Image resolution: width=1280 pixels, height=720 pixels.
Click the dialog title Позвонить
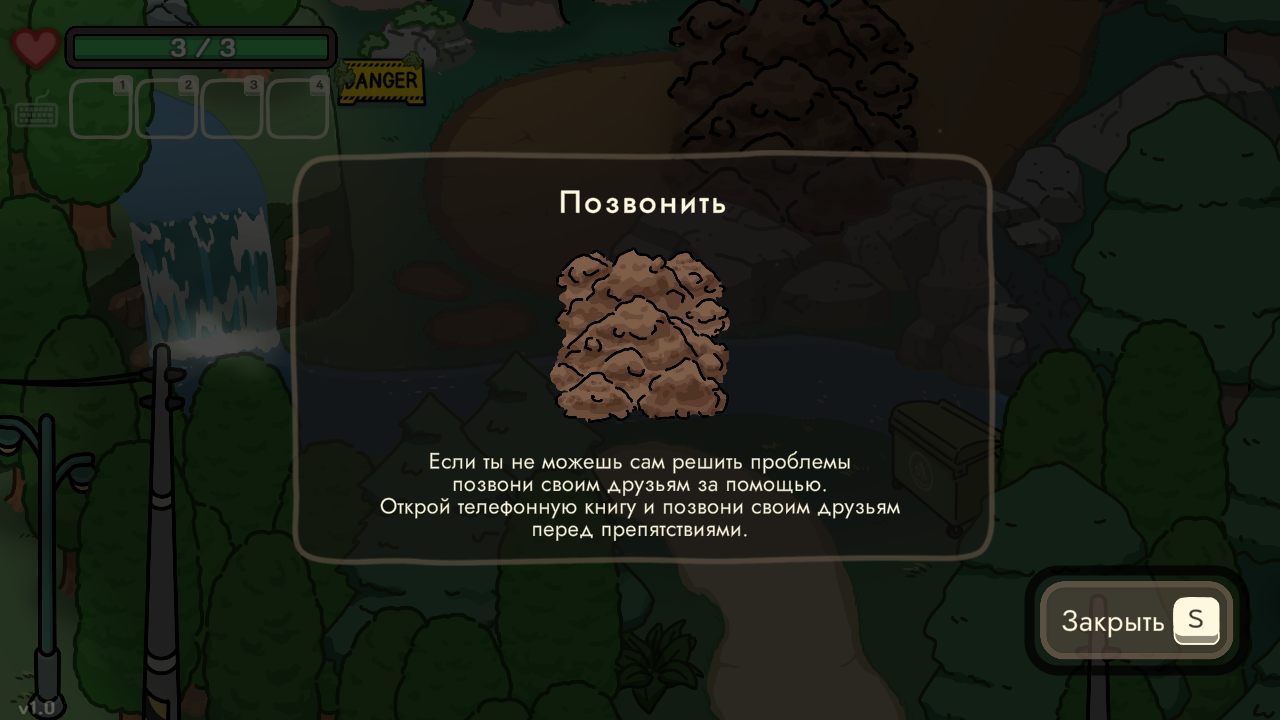pos(643,203)
